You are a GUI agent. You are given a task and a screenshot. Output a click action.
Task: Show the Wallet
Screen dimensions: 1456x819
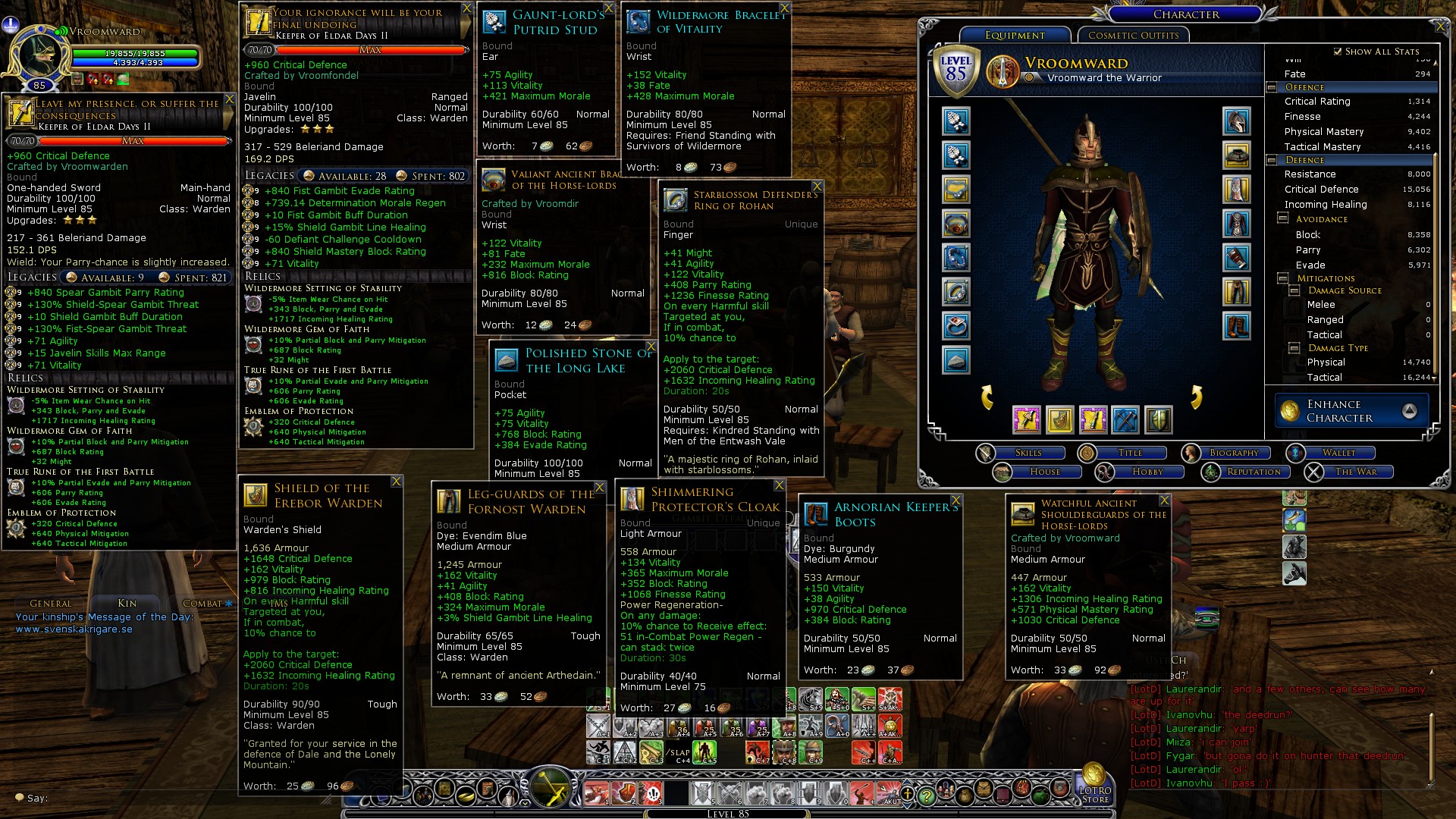pyautogui.click(x=1338, y=453)
